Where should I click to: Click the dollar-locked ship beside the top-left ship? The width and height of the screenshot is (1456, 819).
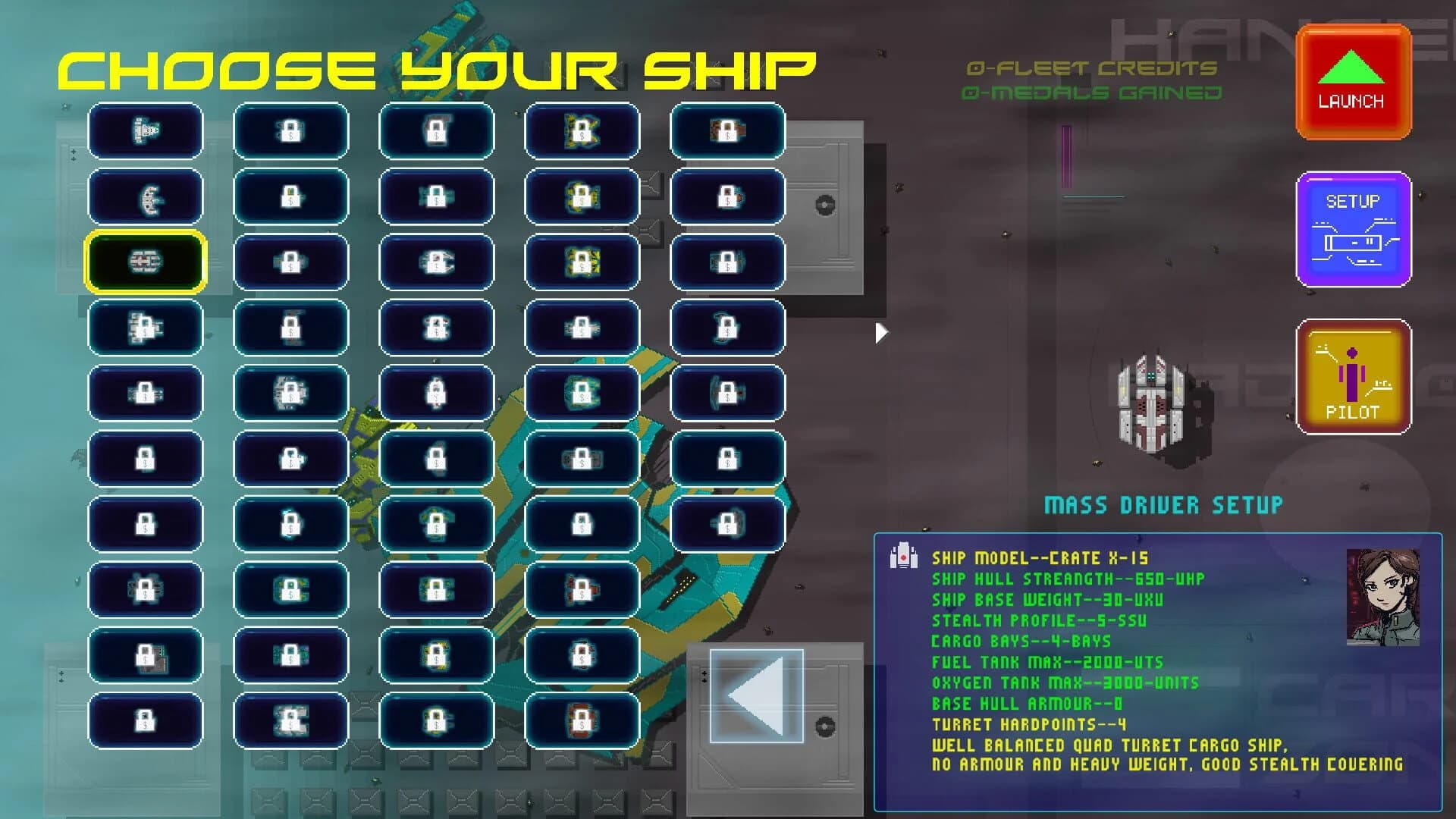tap(291, 131)
